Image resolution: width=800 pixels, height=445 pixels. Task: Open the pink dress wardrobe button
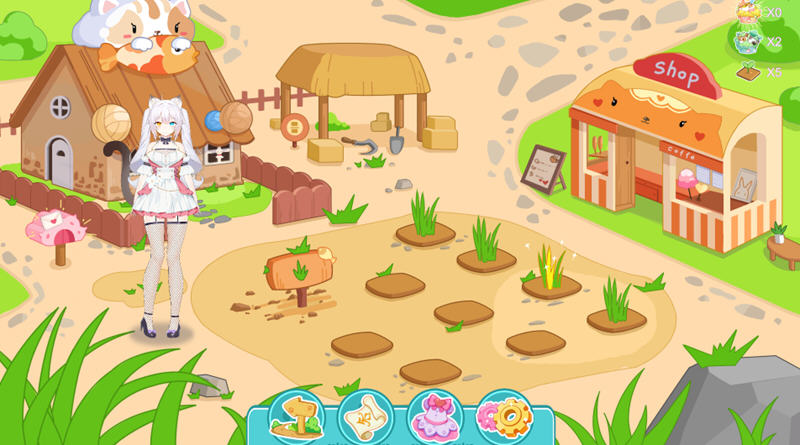pyautogui.click(x=434, y=417)
